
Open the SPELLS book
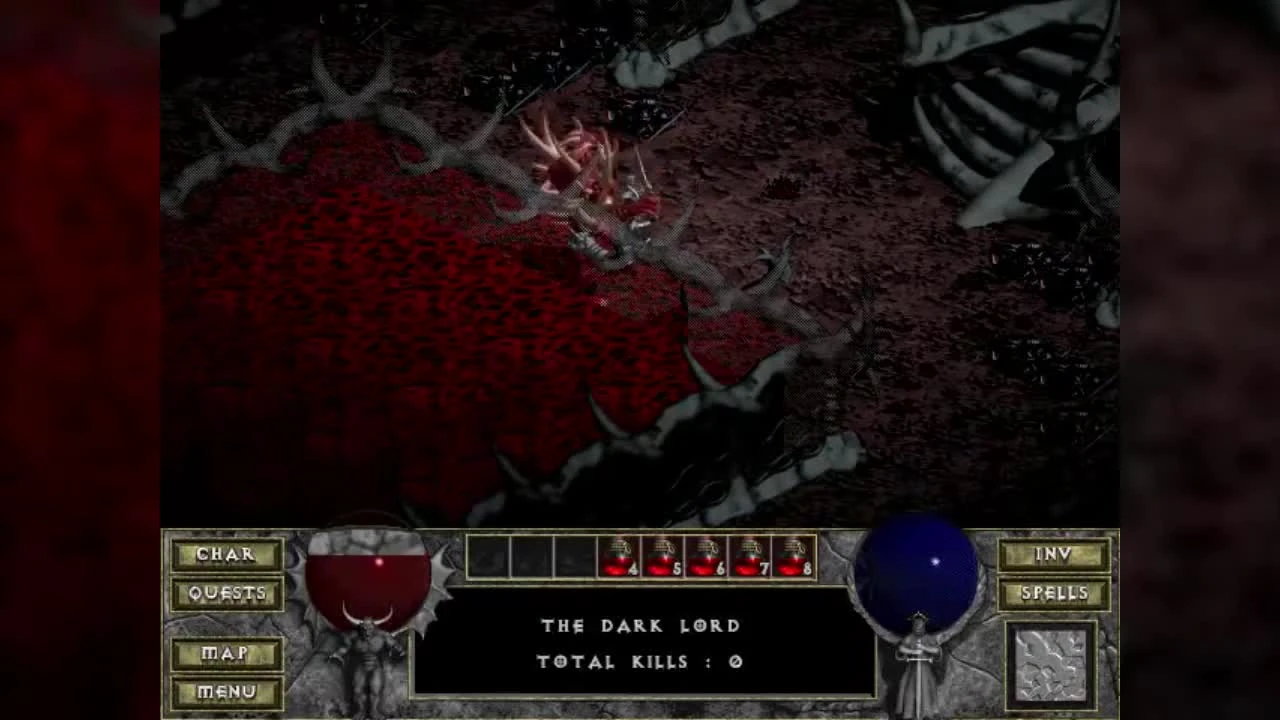point(1056,593)
